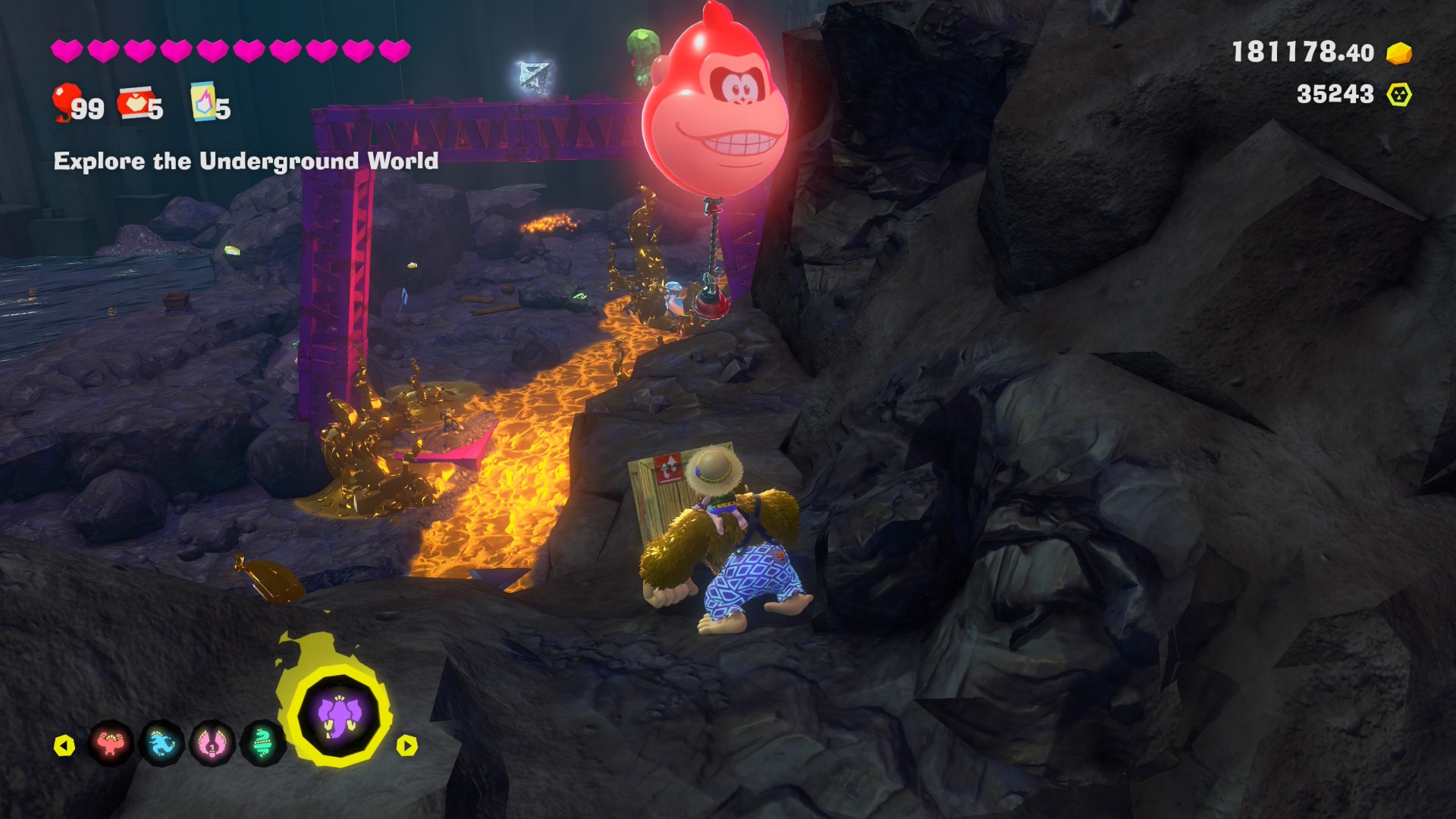Click the yellow right arrow beside the Elephant icon
The image size is (1456, 819).
coord(407,746)
